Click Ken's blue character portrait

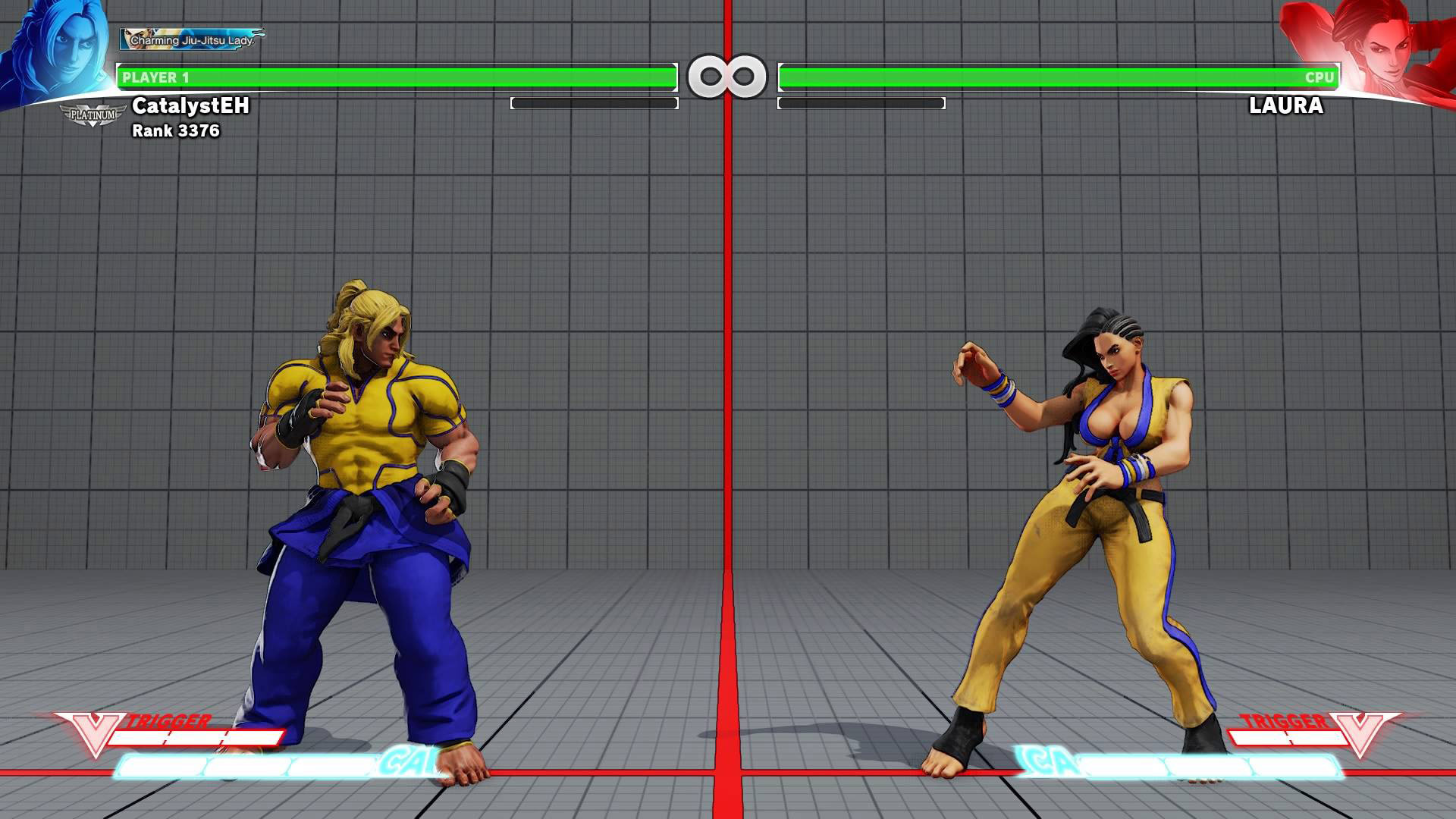57,45
